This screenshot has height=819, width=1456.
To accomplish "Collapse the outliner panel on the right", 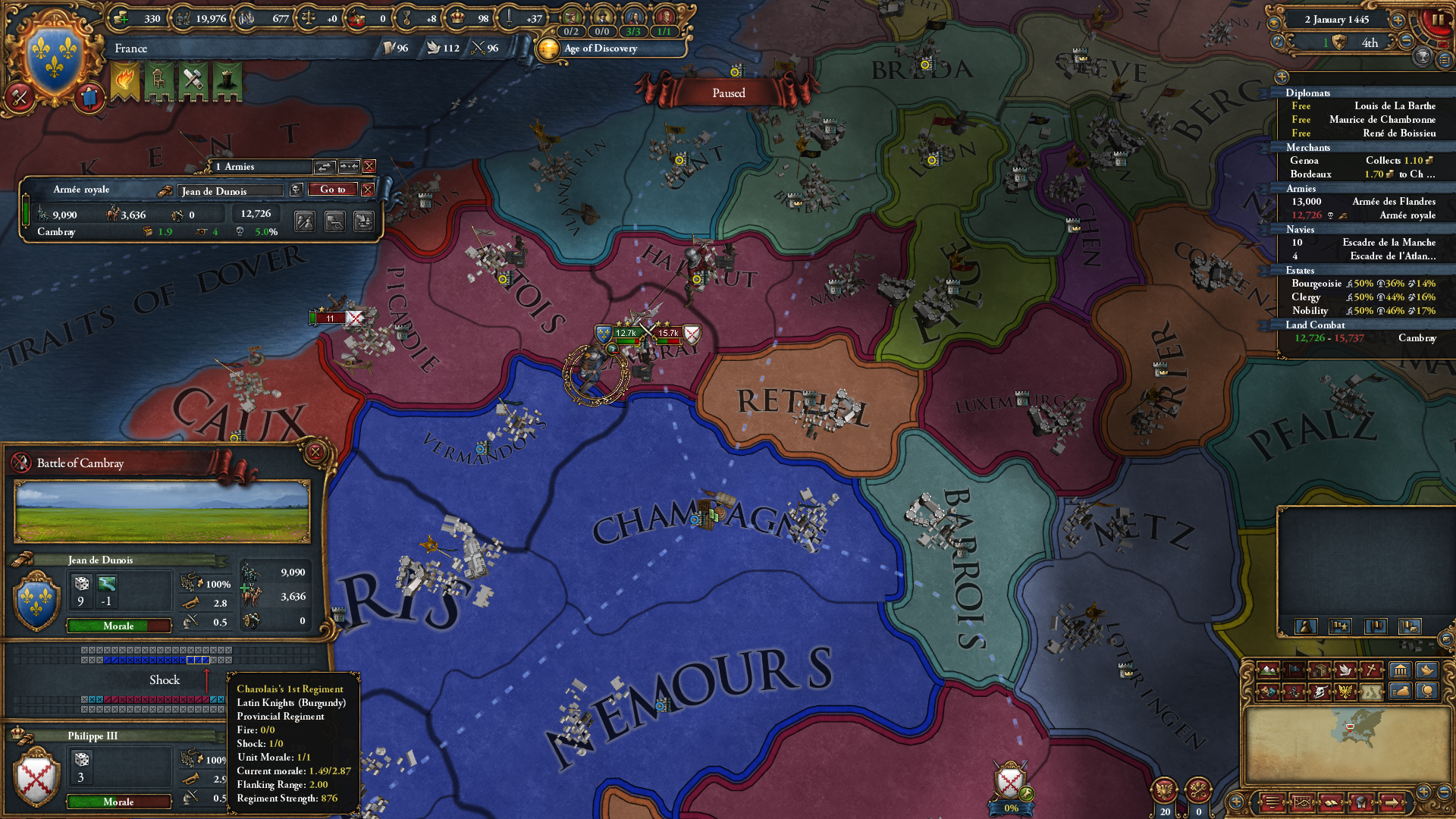I will click(x=1282, y=77).
